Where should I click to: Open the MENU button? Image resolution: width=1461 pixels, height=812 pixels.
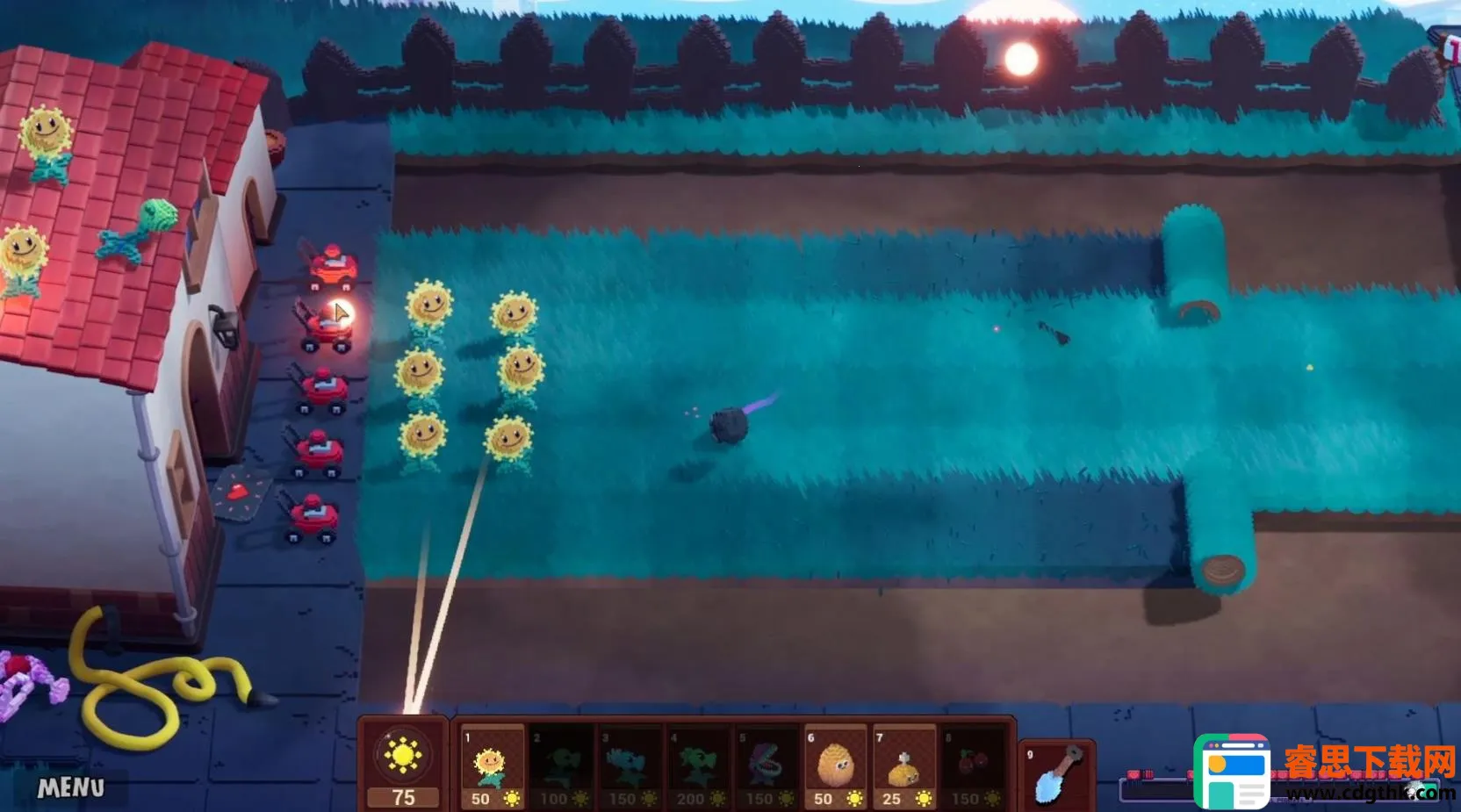coord(71,787)
